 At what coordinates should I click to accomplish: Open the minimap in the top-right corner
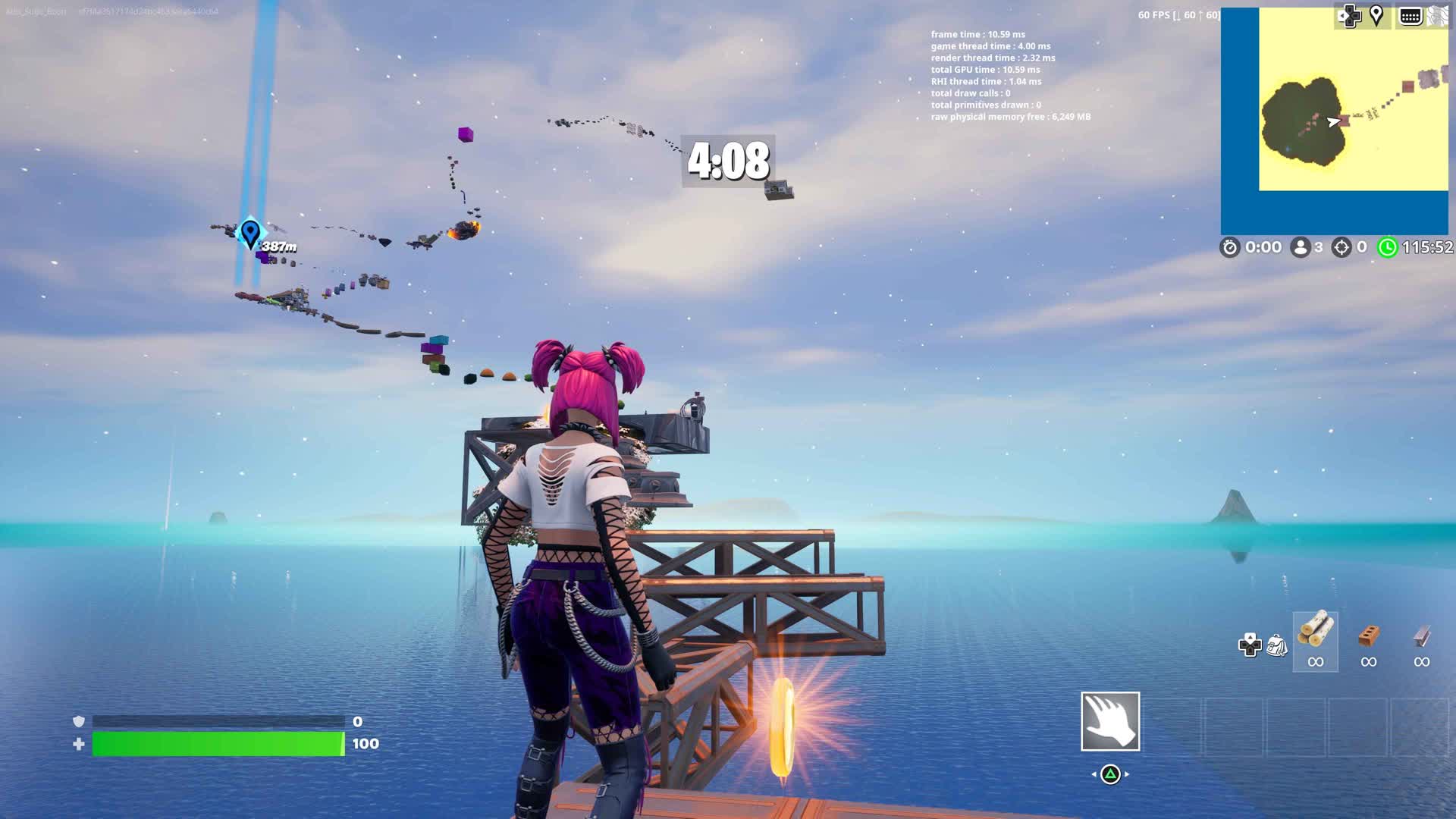pyautogui.click(x=1335, y=121)
